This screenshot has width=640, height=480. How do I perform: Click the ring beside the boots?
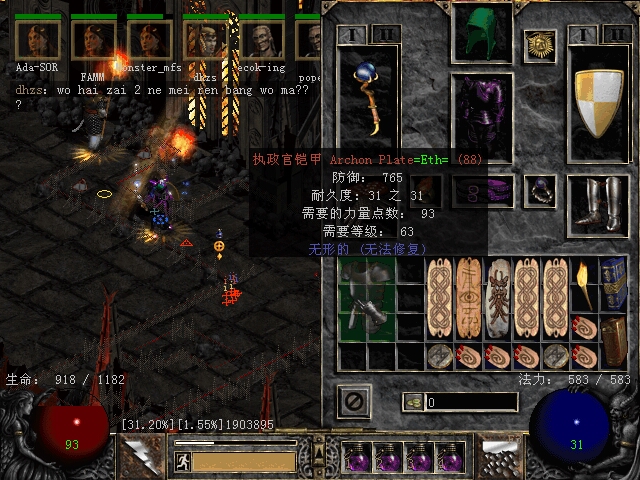(x=540, y=187)
